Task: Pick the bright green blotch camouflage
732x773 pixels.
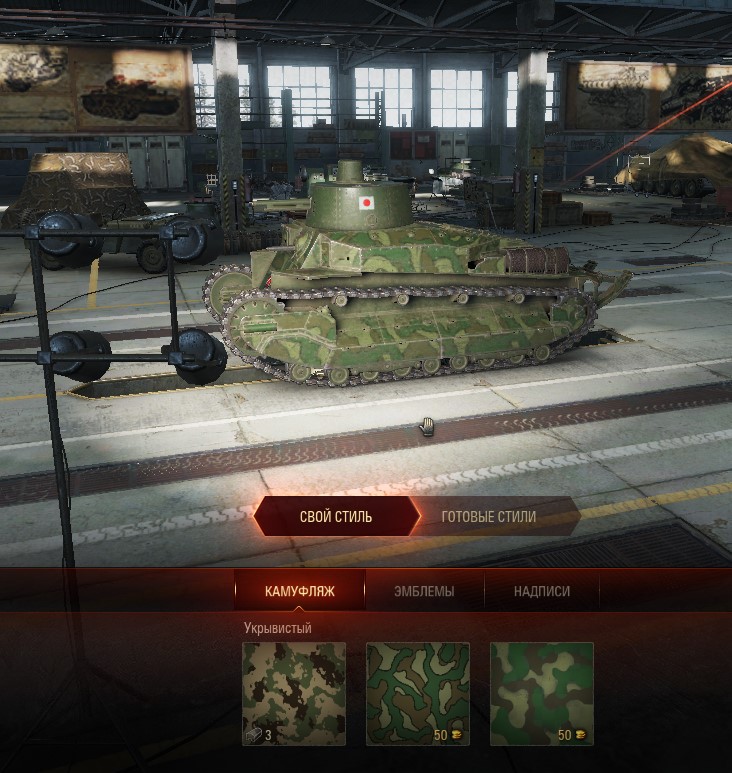Action: [542, 693]
